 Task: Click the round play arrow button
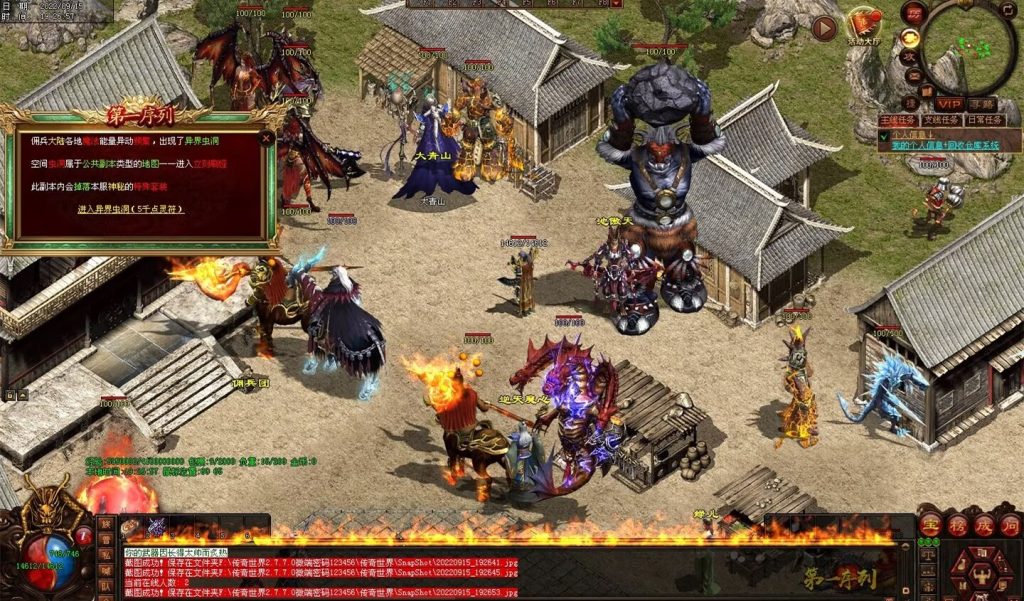click(825, 28)
